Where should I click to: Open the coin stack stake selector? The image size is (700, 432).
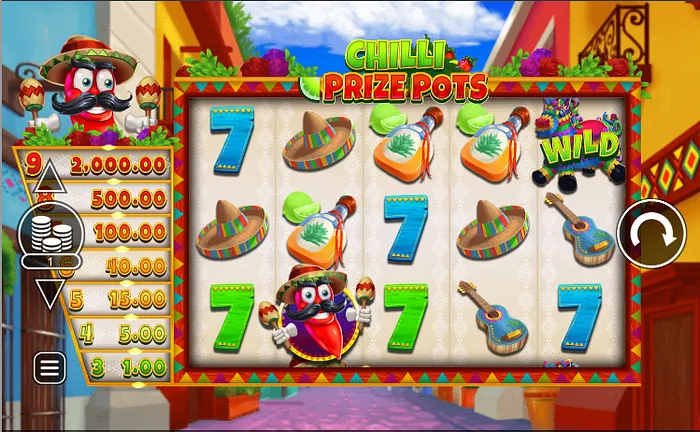pyautogui.click(x=50, y=236)
